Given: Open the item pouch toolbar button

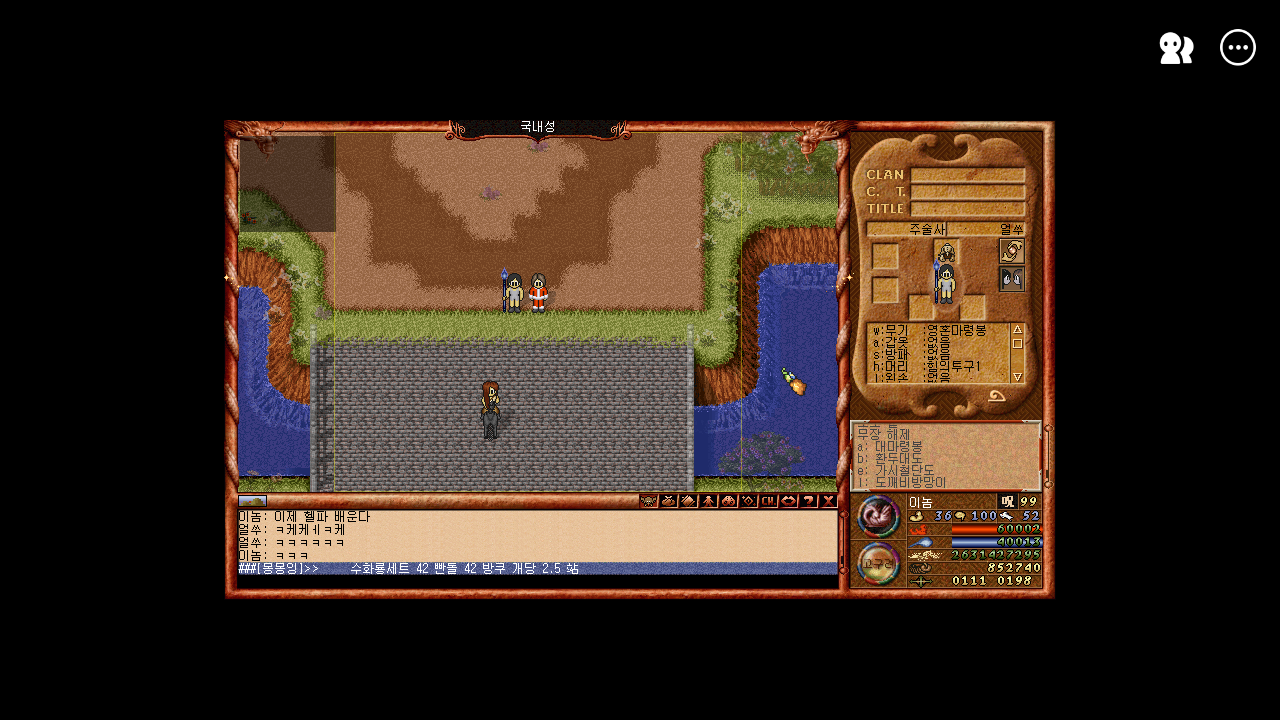Looking at the screenshot, I should [669, 501].
